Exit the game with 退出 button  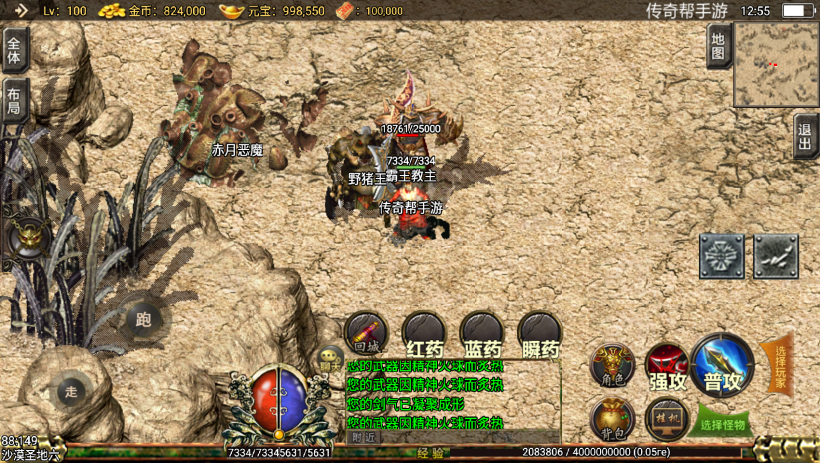[805, 136]
